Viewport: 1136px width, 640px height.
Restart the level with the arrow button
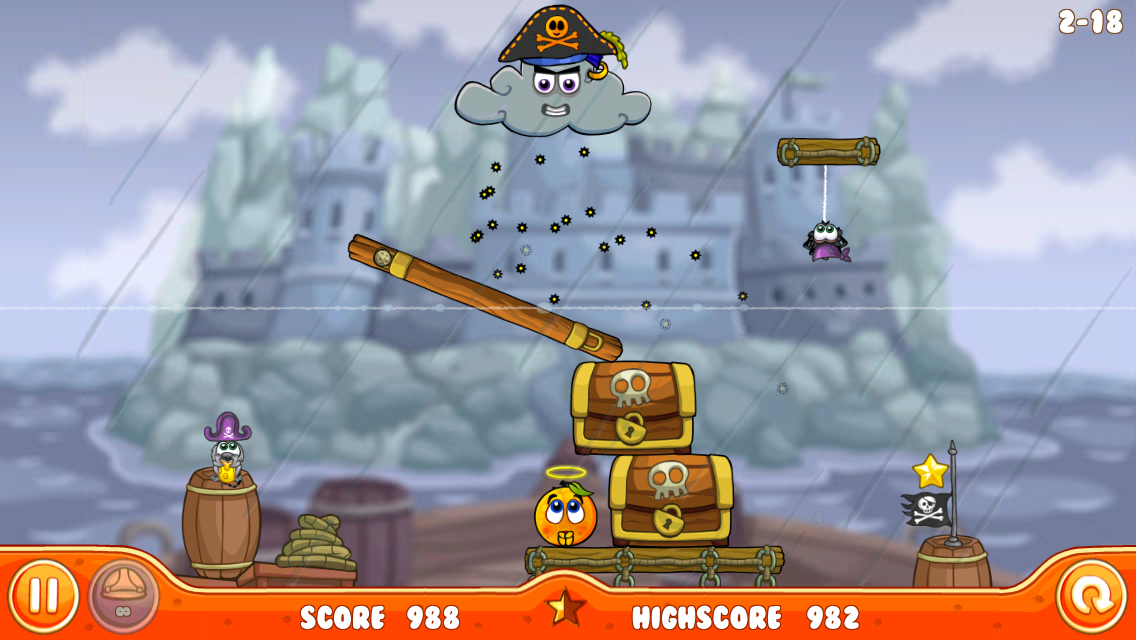pyautogui.click(x=1091, y=598)
